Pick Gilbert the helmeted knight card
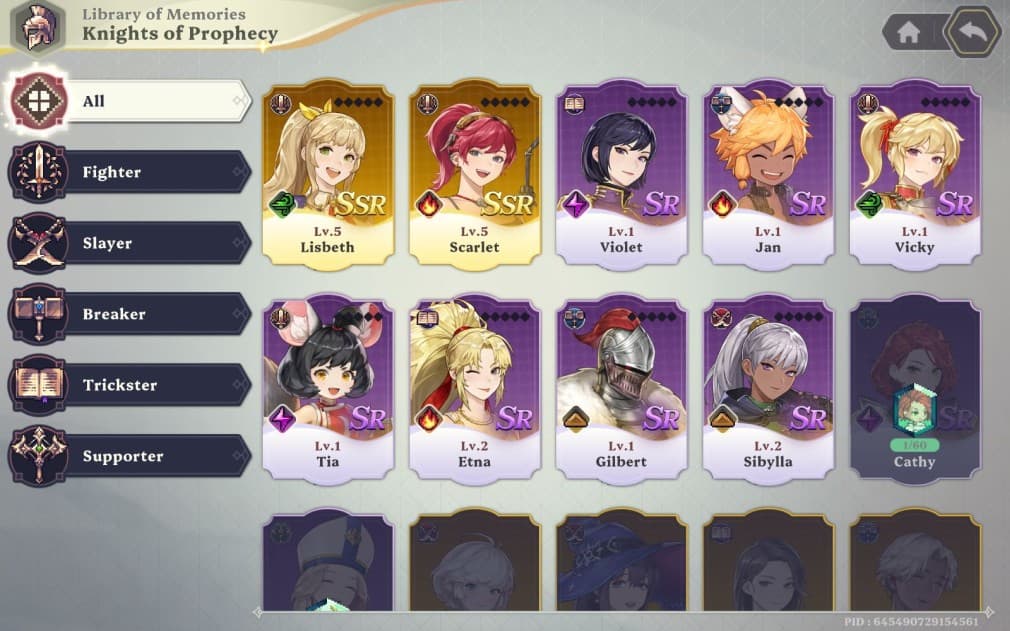 (x=621, y=388)
